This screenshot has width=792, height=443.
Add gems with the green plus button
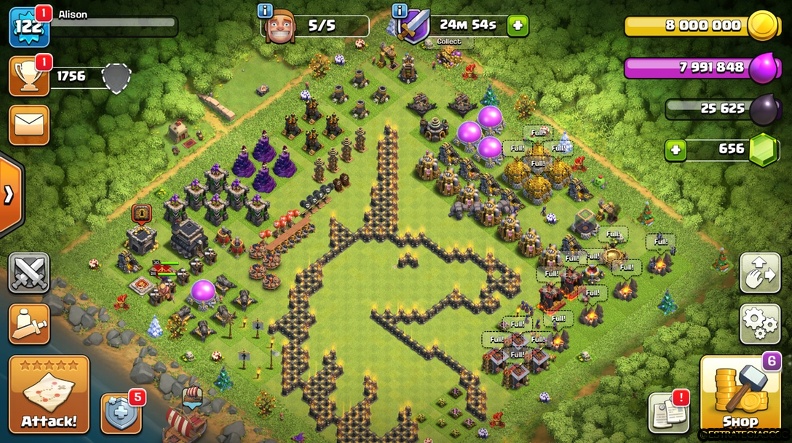click(x=677, y=149)
